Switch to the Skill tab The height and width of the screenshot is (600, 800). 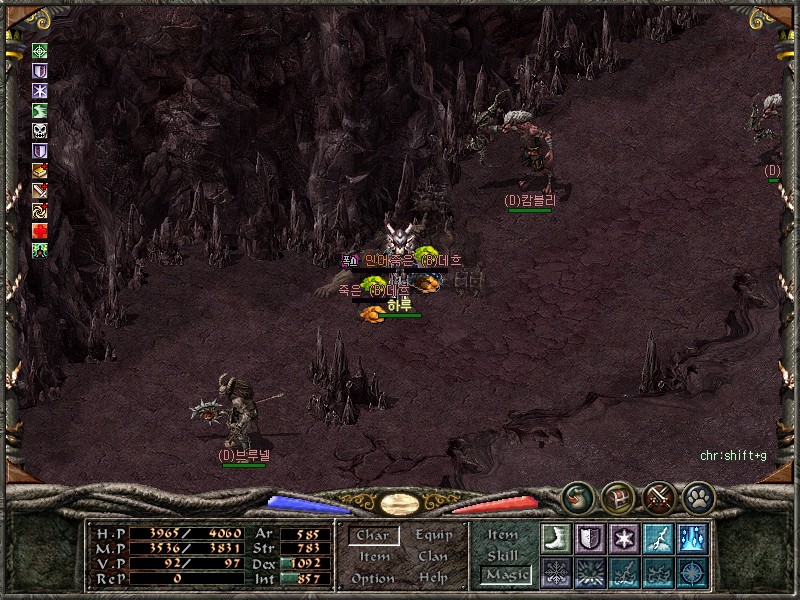point(503,555)
